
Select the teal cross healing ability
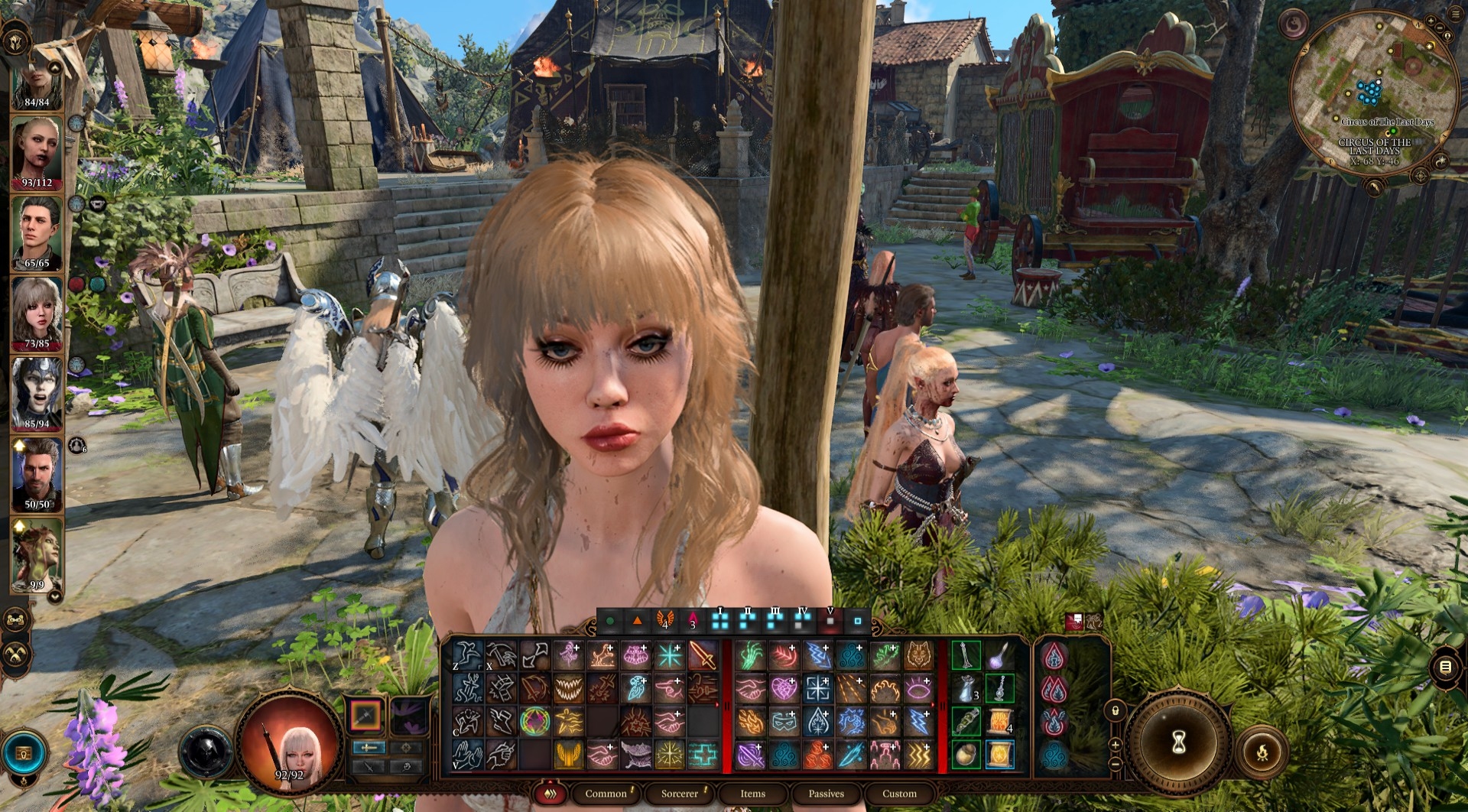coord(703,755)
